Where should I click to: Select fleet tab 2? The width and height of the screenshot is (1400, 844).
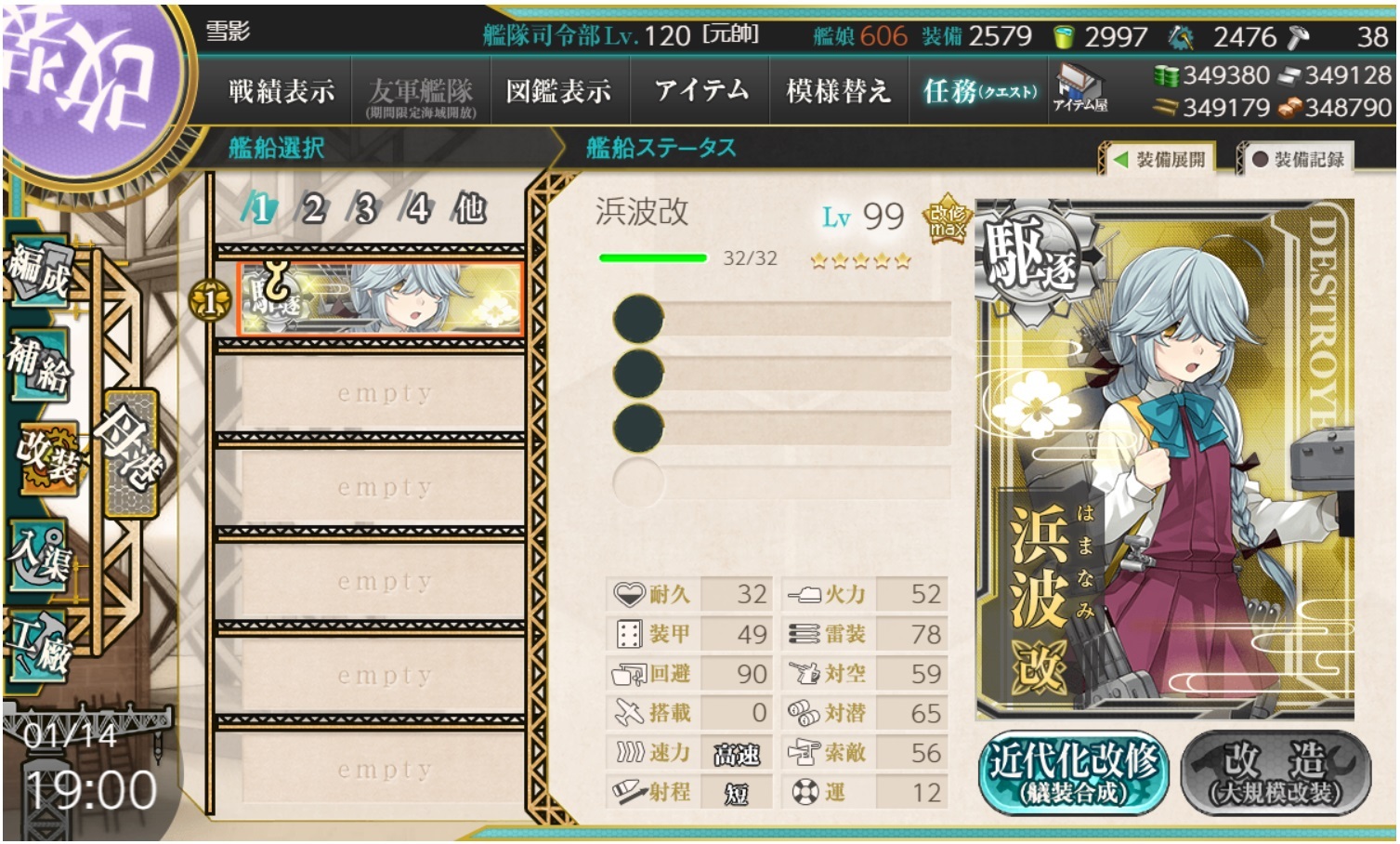[x=313, y=209]
